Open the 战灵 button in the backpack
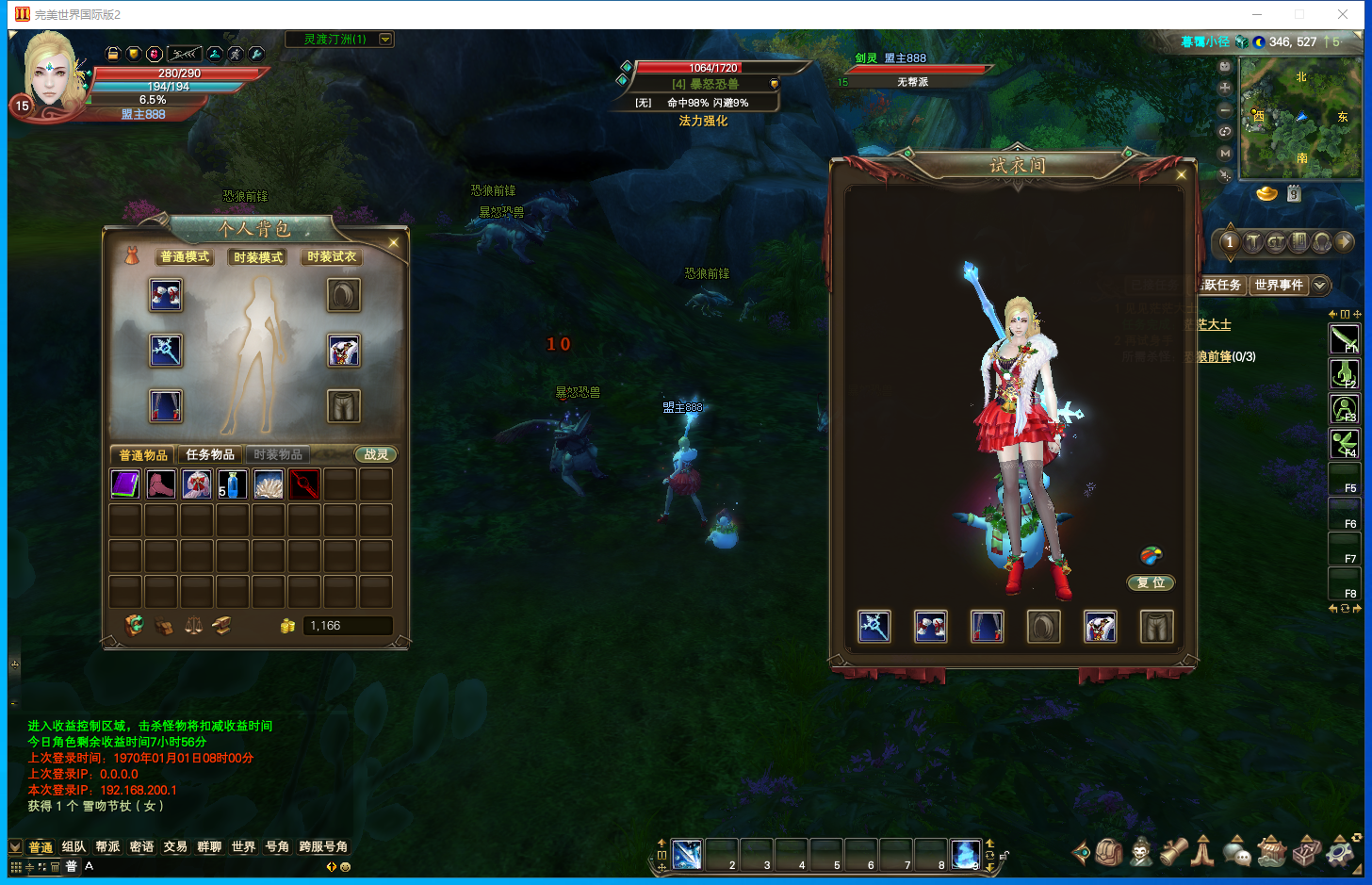The image size is (1372, 885). pyautogui.click(x=376, y=454)
